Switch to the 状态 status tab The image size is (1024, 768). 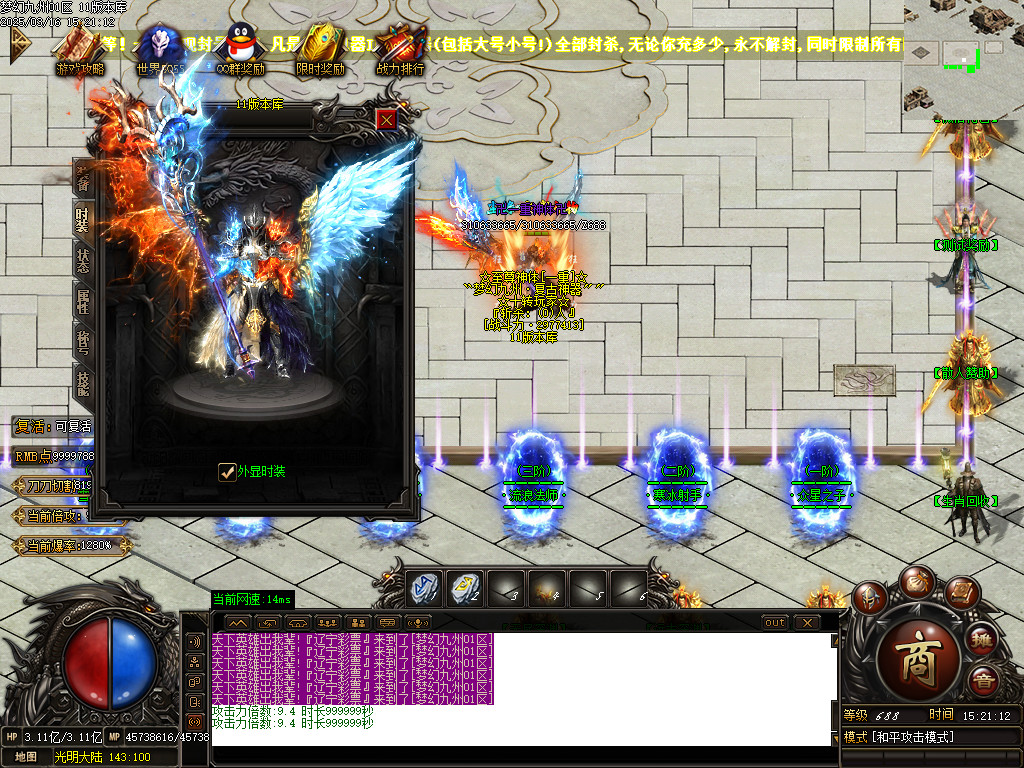(x=83, y=261)
